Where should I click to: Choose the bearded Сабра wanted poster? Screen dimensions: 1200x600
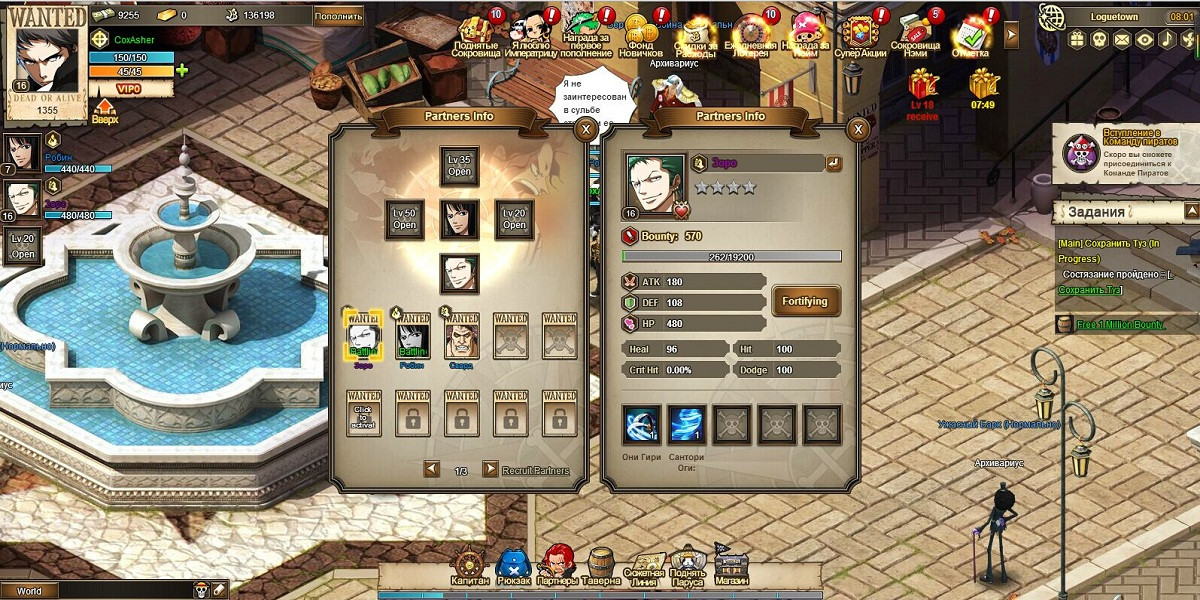point(461,335)
